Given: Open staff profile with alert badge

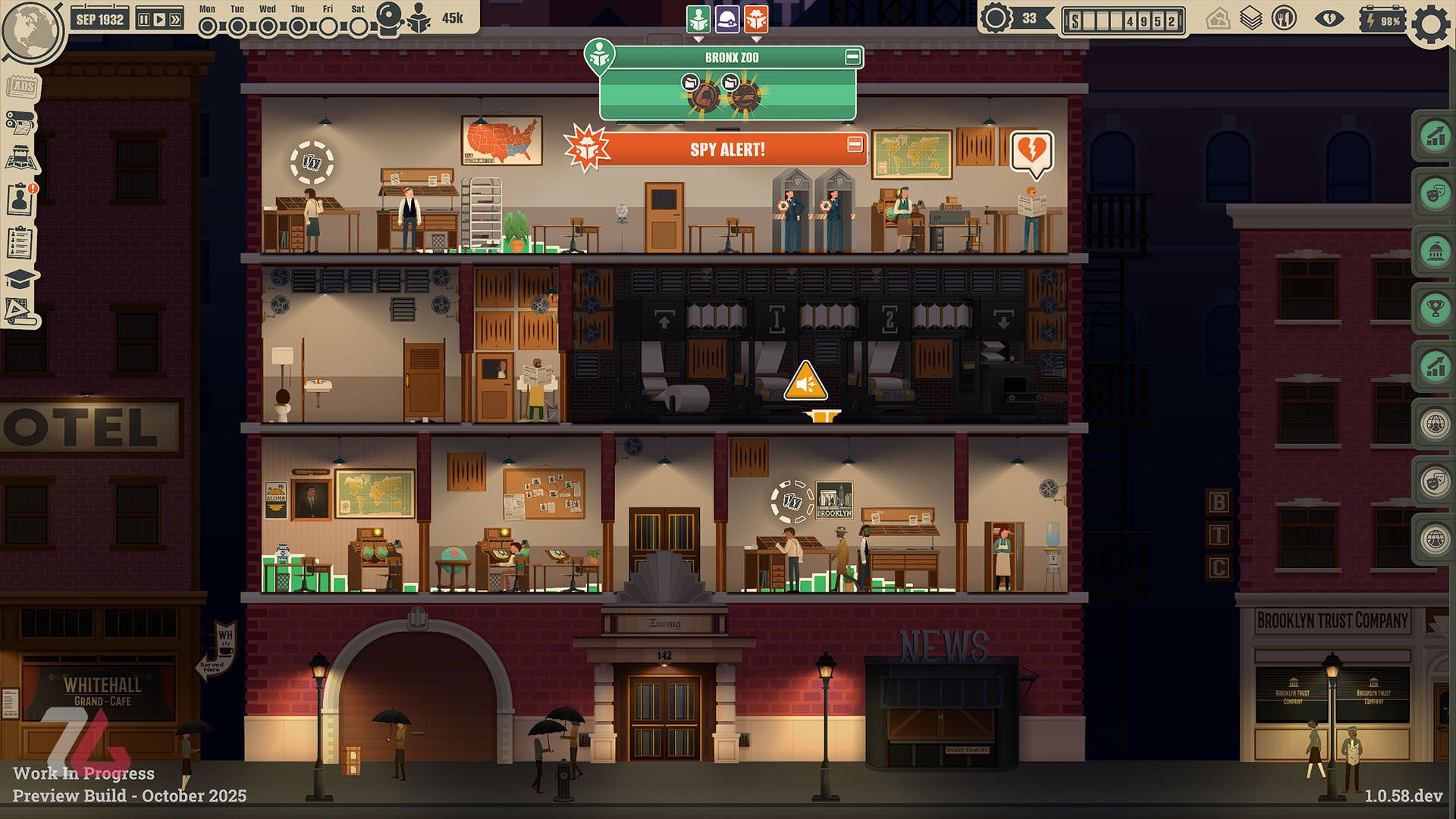Looking at the screenshot, I should [x=20, y=199].
